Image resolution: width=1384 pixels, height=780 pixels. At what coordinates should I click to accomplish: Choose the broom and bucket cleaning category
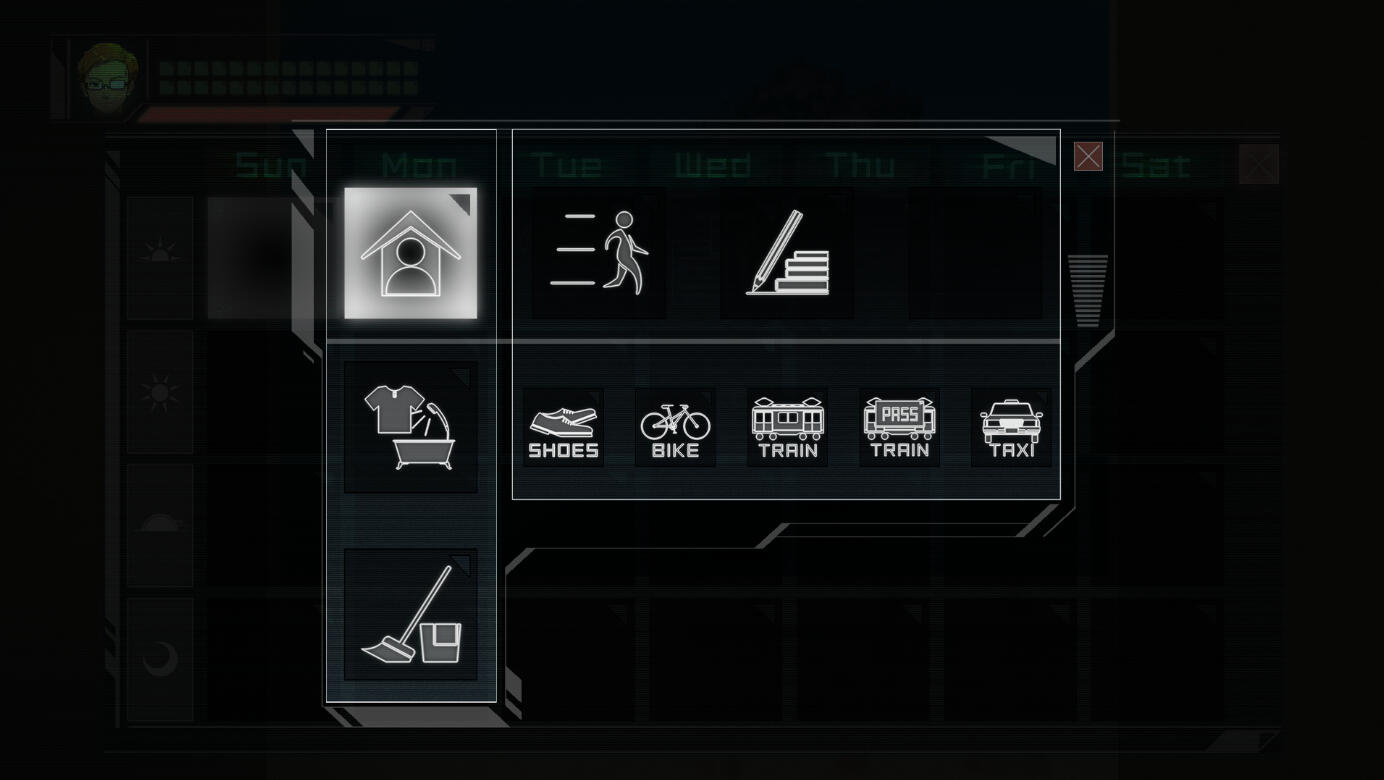pos(410,614)
